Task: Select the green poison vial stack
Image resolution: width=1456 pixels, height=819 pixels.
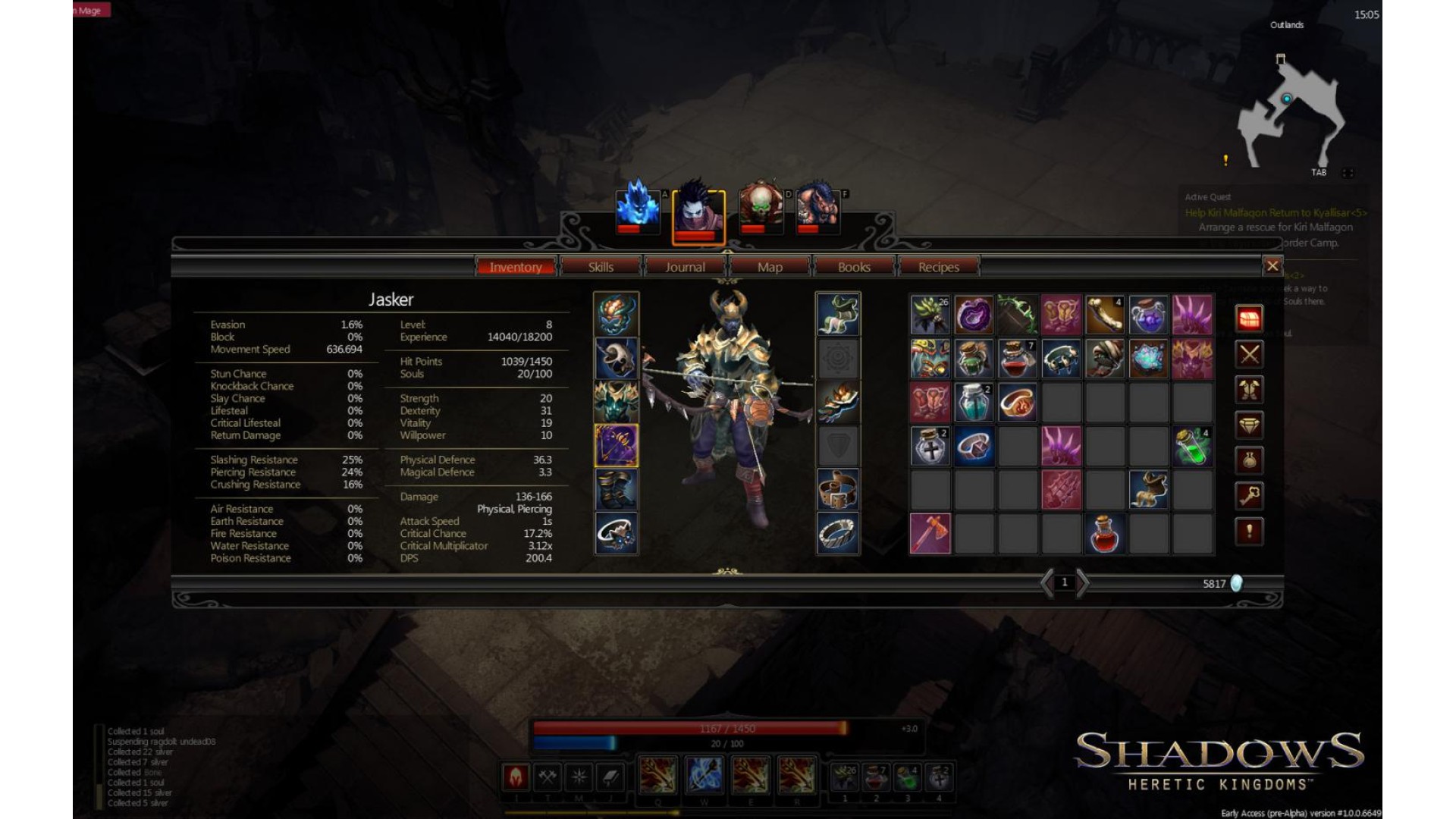Action: [x=1192, y=446]
